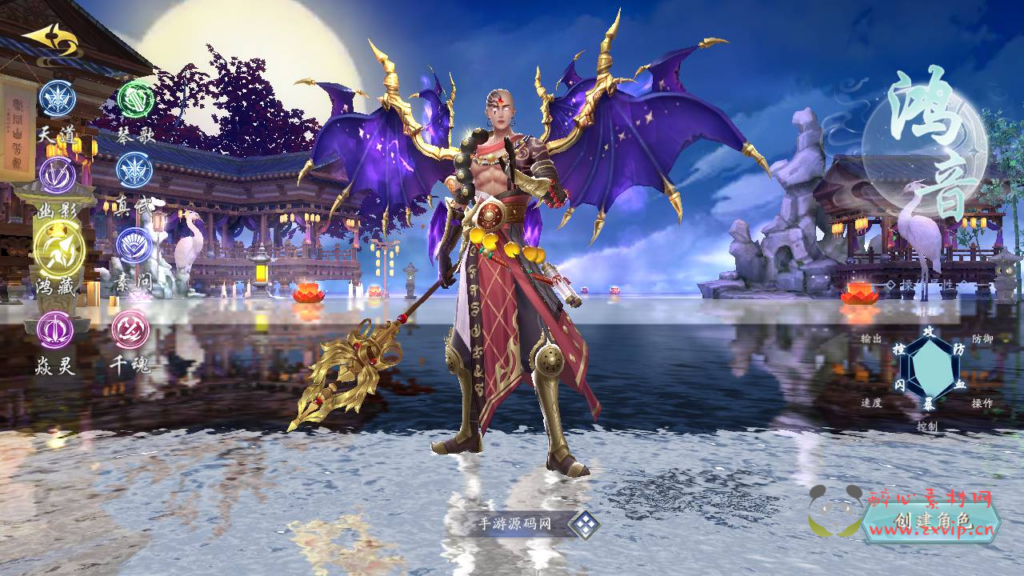Select the 天道 class icon
The height and width of the screenshot is (576, 1024).
57,99
